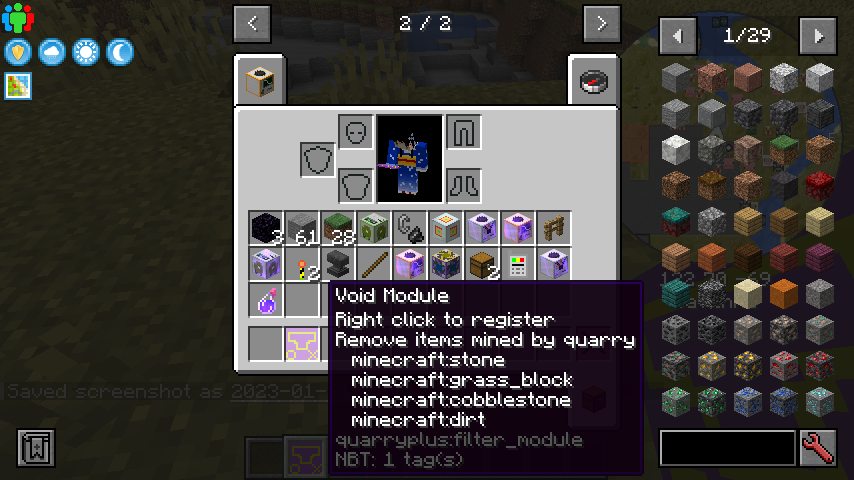
Task: Pick up the oak fence gate
Action: [555, 228]
